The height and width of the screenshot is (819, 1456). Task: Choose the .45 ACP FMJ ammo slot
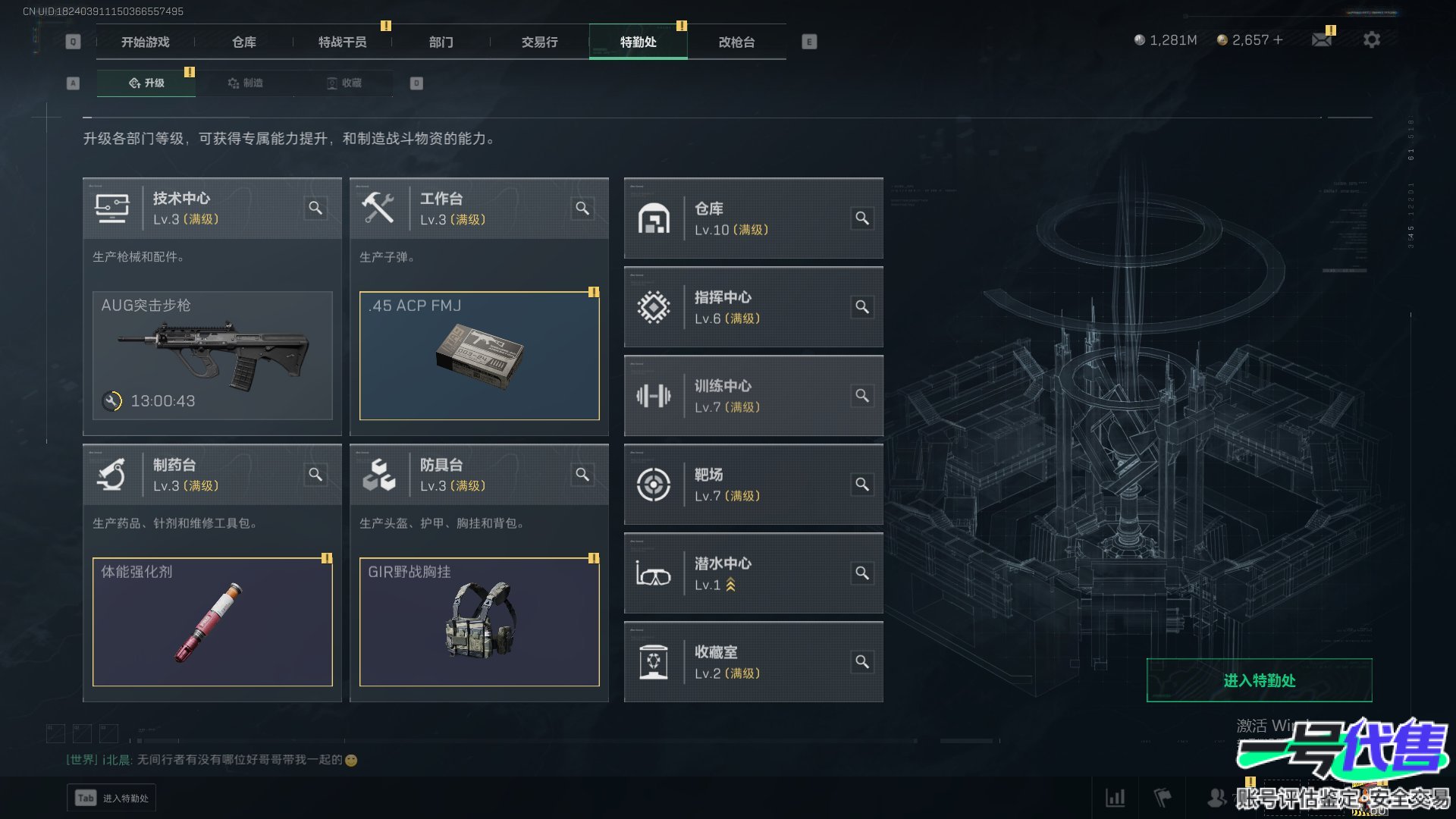click(479, 356)
